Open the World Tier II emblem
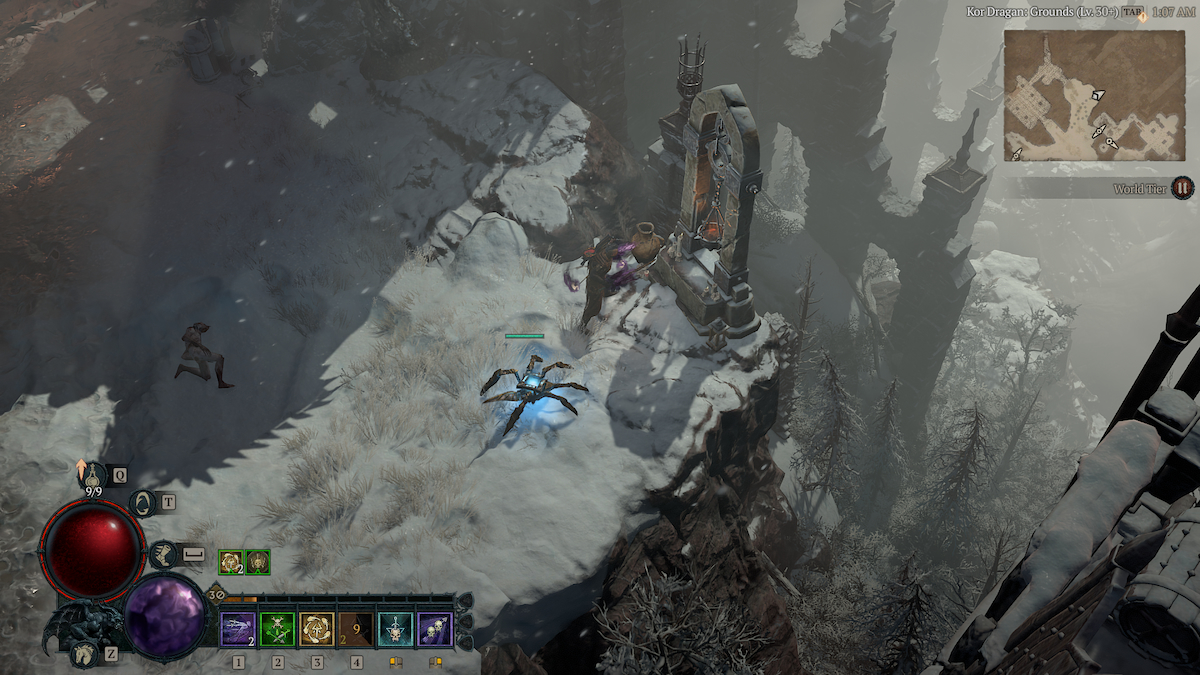Image resolution: width=1200 pixels, height=675 pixels. pyautogui.click(x=1182, y=187)
